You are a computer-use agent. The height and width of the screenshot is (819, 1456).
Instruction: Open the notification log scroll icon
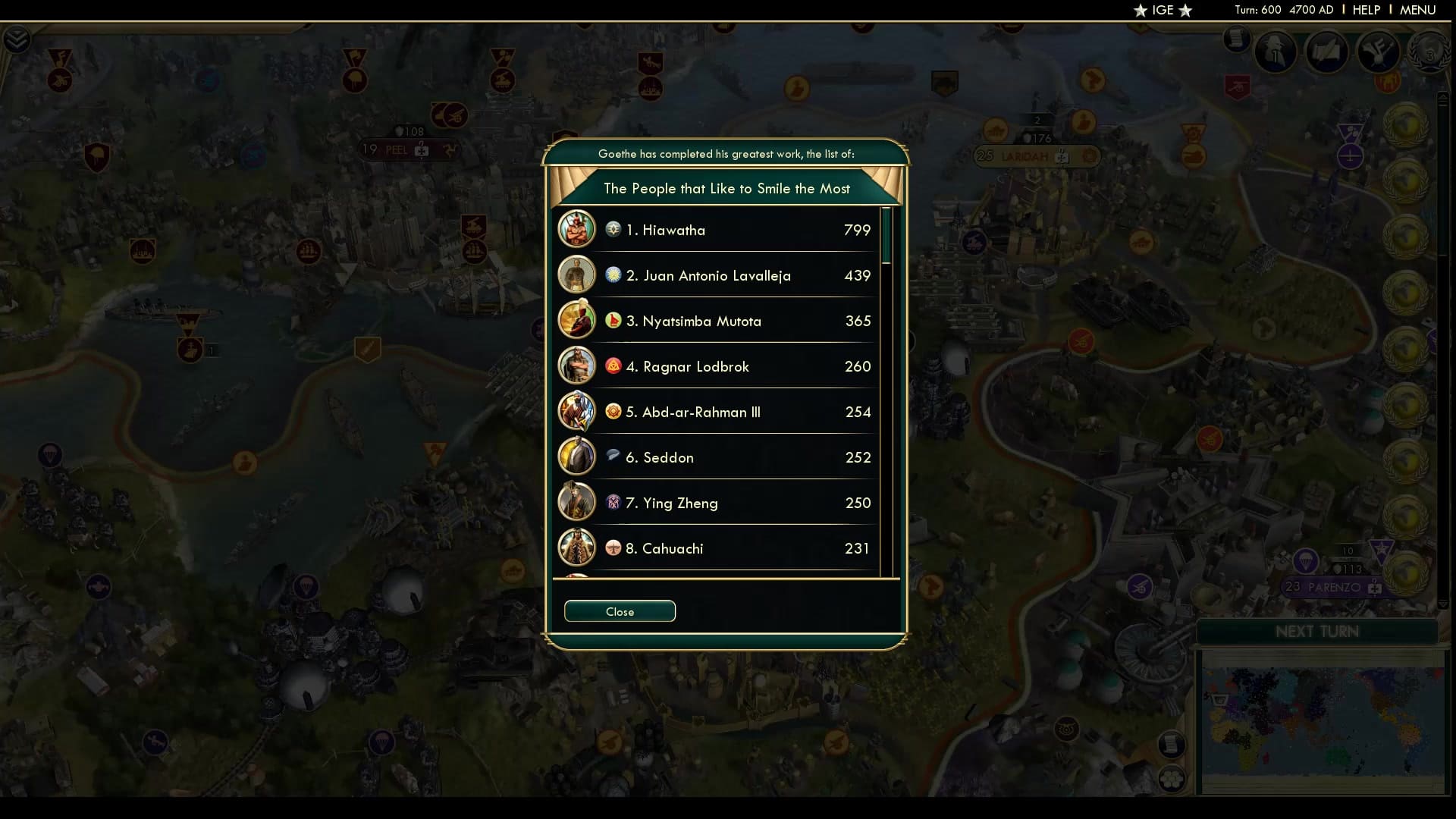click(1238, 42)
